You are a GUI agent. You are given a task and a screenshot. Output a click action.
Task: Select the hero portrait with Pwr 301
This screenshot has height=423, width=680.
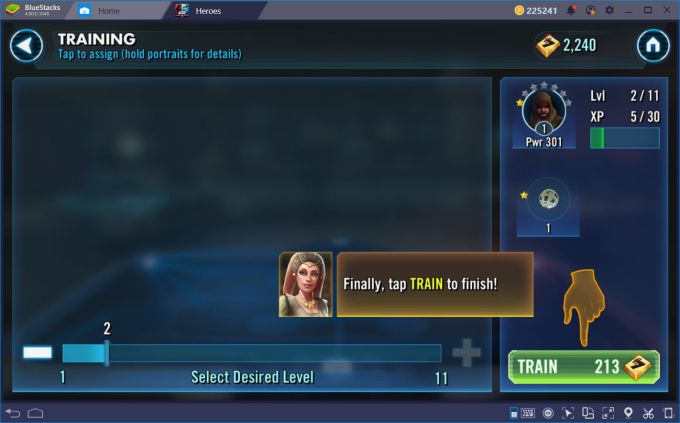coord(543,112)
